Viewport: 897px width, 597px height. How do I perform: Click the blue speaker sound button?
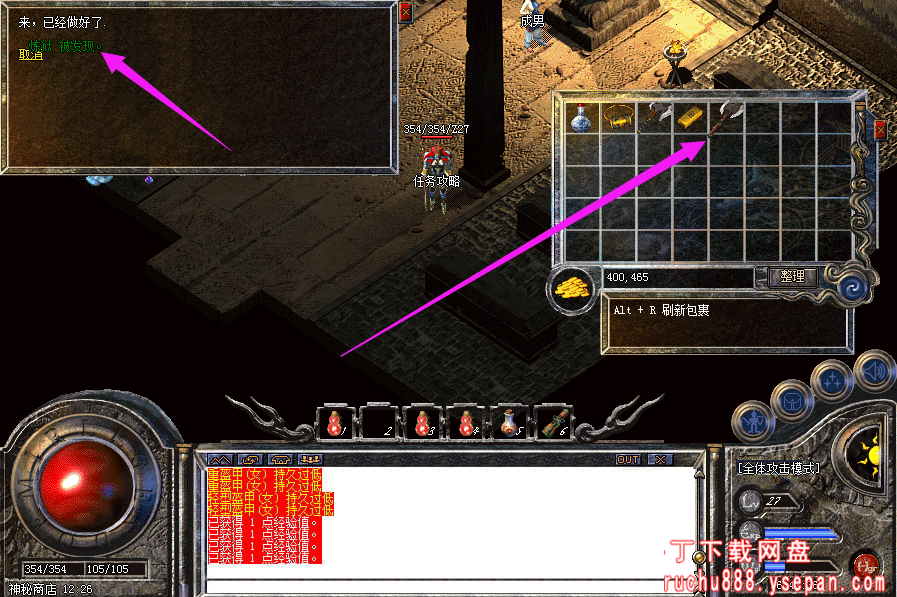874,370
